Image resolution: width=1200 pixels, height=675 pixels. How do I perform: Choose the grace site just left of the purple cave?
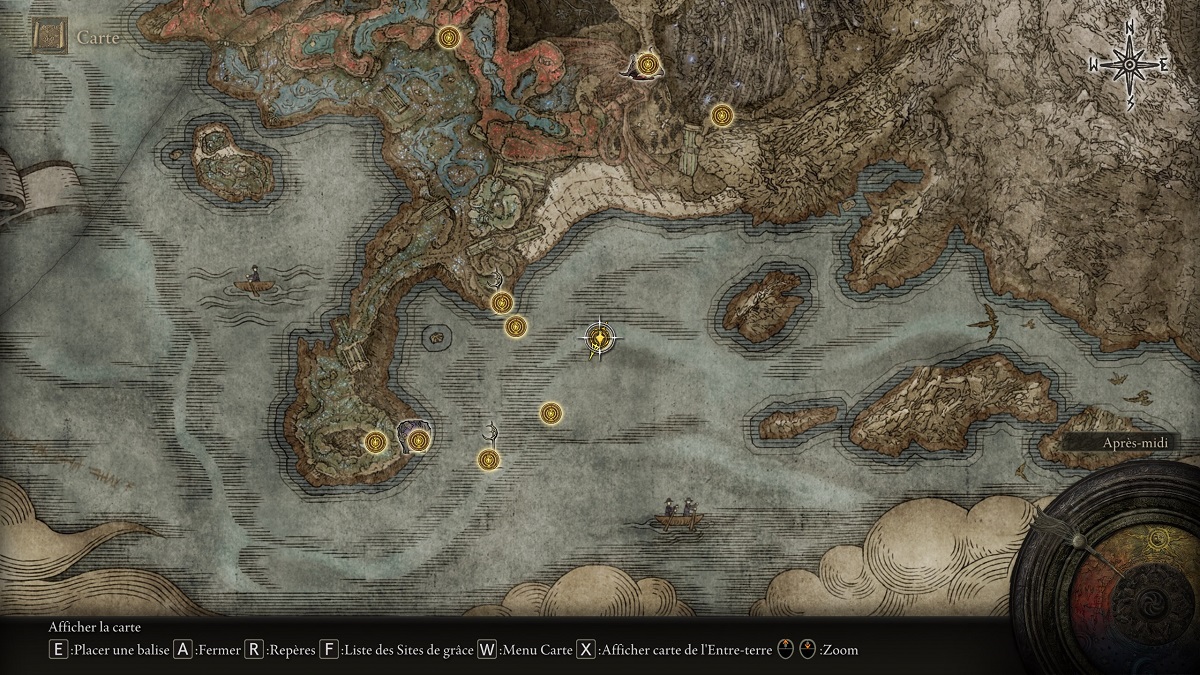(x=375, y=441)
